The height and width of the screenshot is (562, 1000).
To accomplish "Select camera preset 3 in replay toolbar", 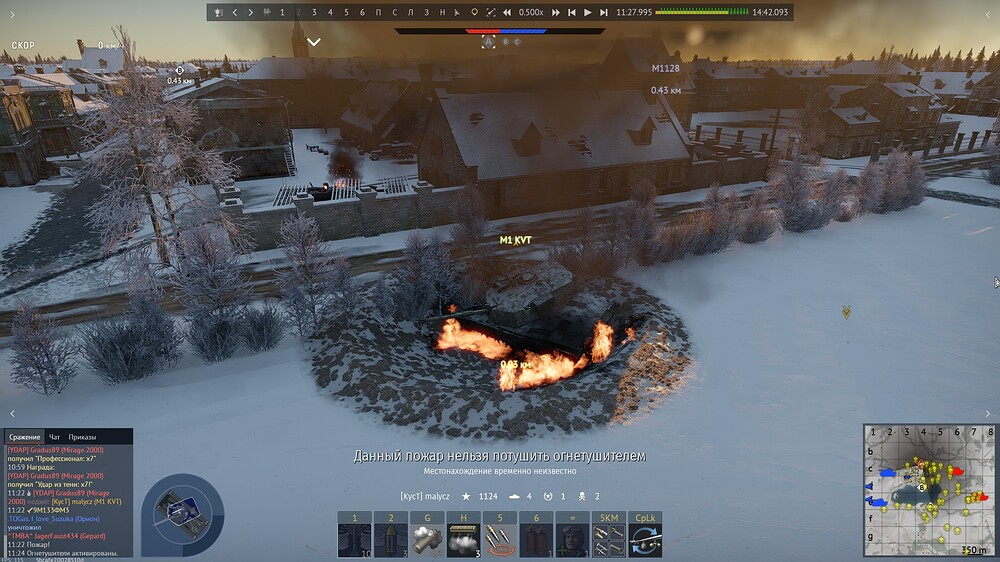I will tap(314, 12).
